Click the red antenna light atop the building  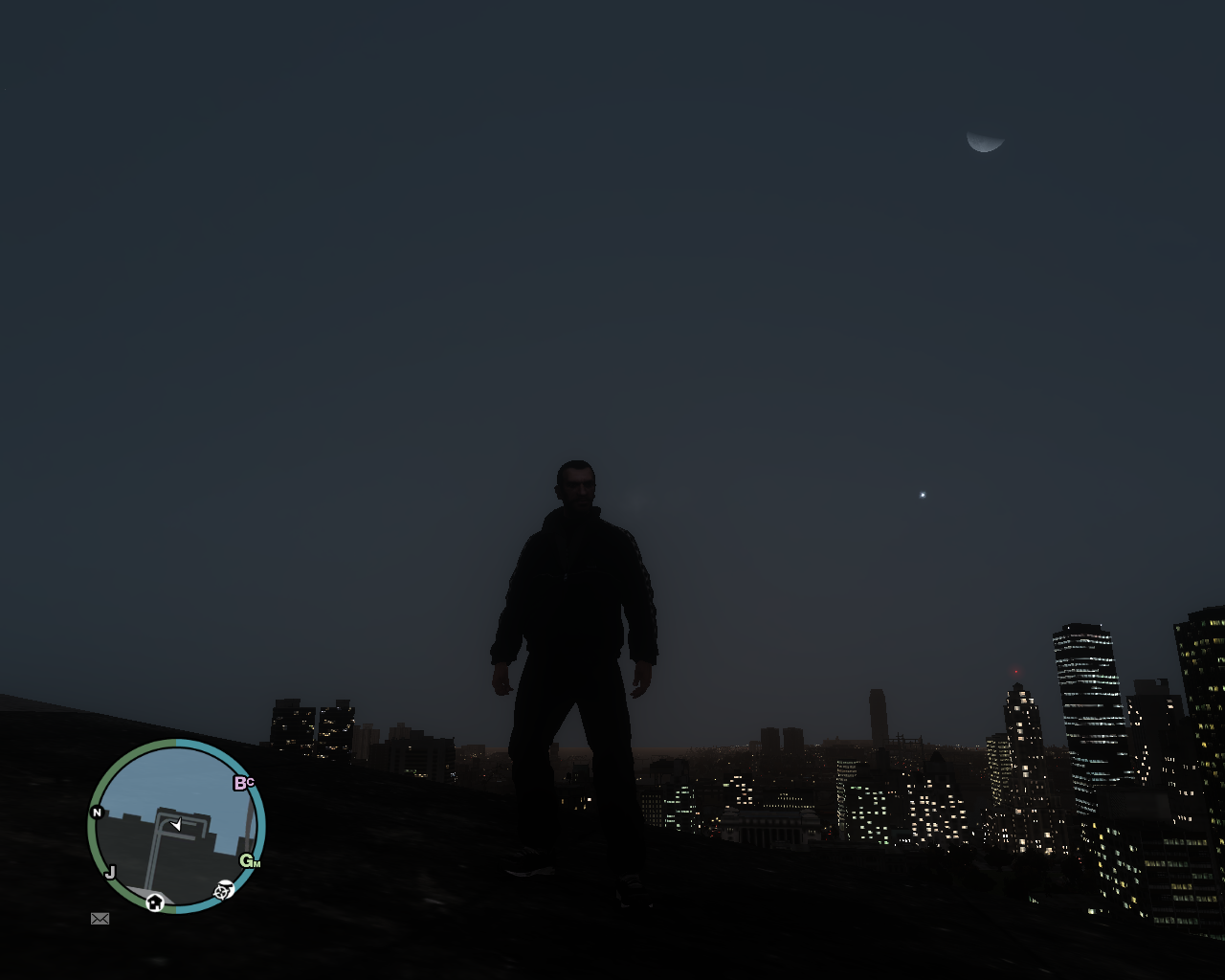pyautogui.click(x=1014, y=670)
